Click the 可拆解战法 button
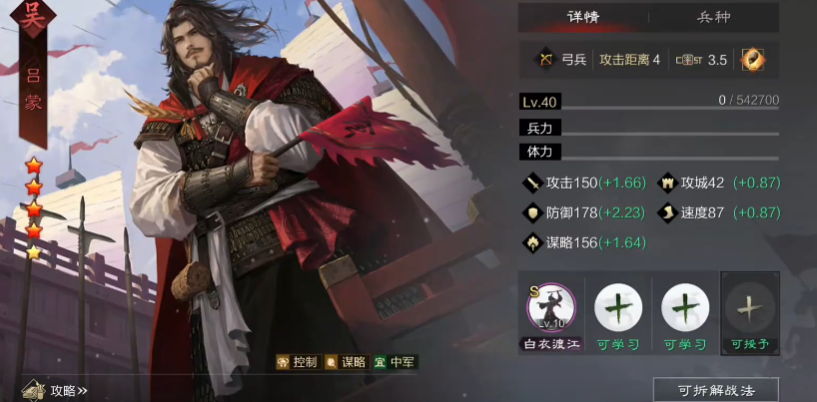This screenshot has height=402, width=817. click(715, 390)
